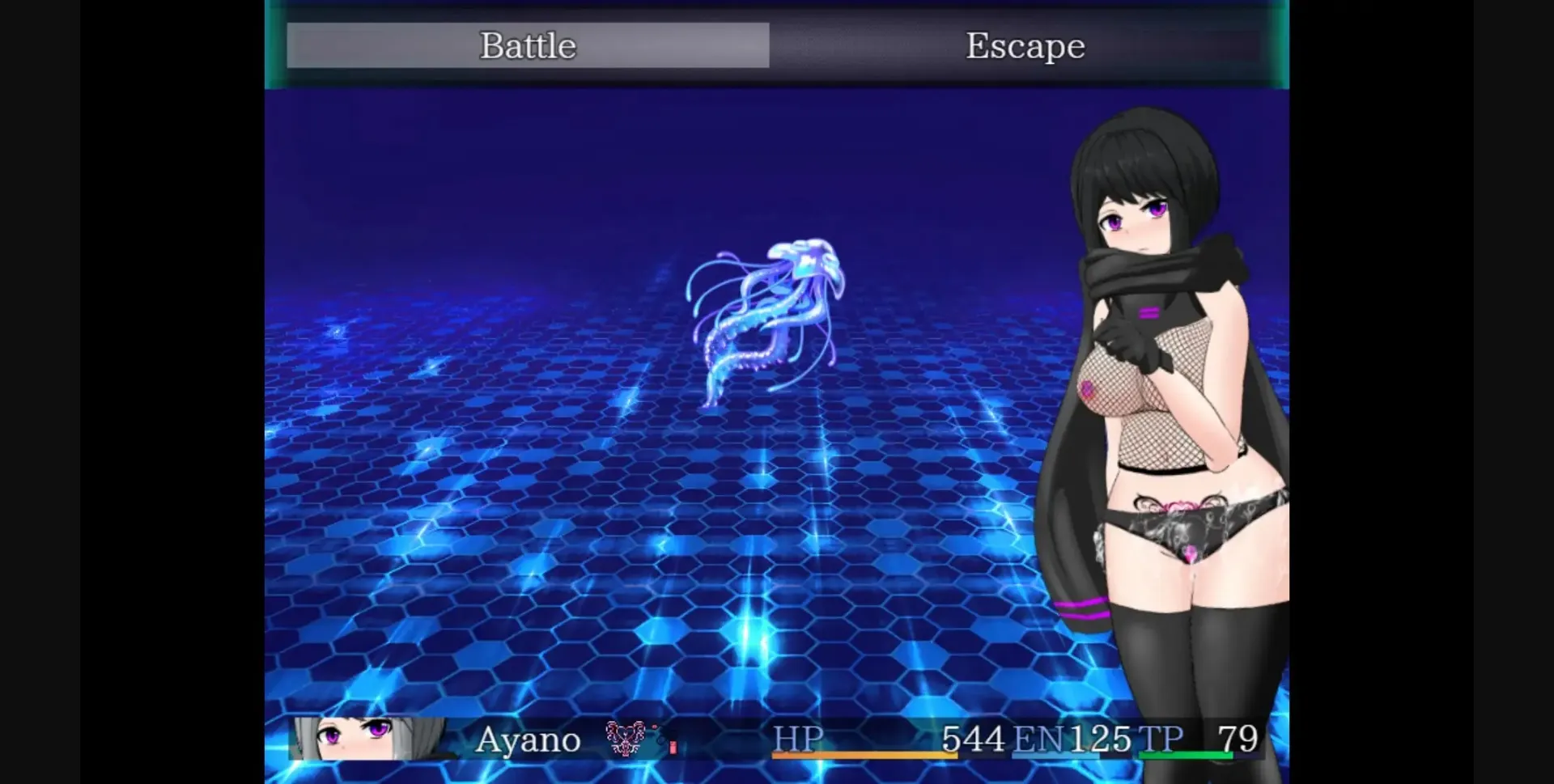Click the Escape option on the command window
Image resolution: width=1554 pixels, height=784 pixels.
1024,45
